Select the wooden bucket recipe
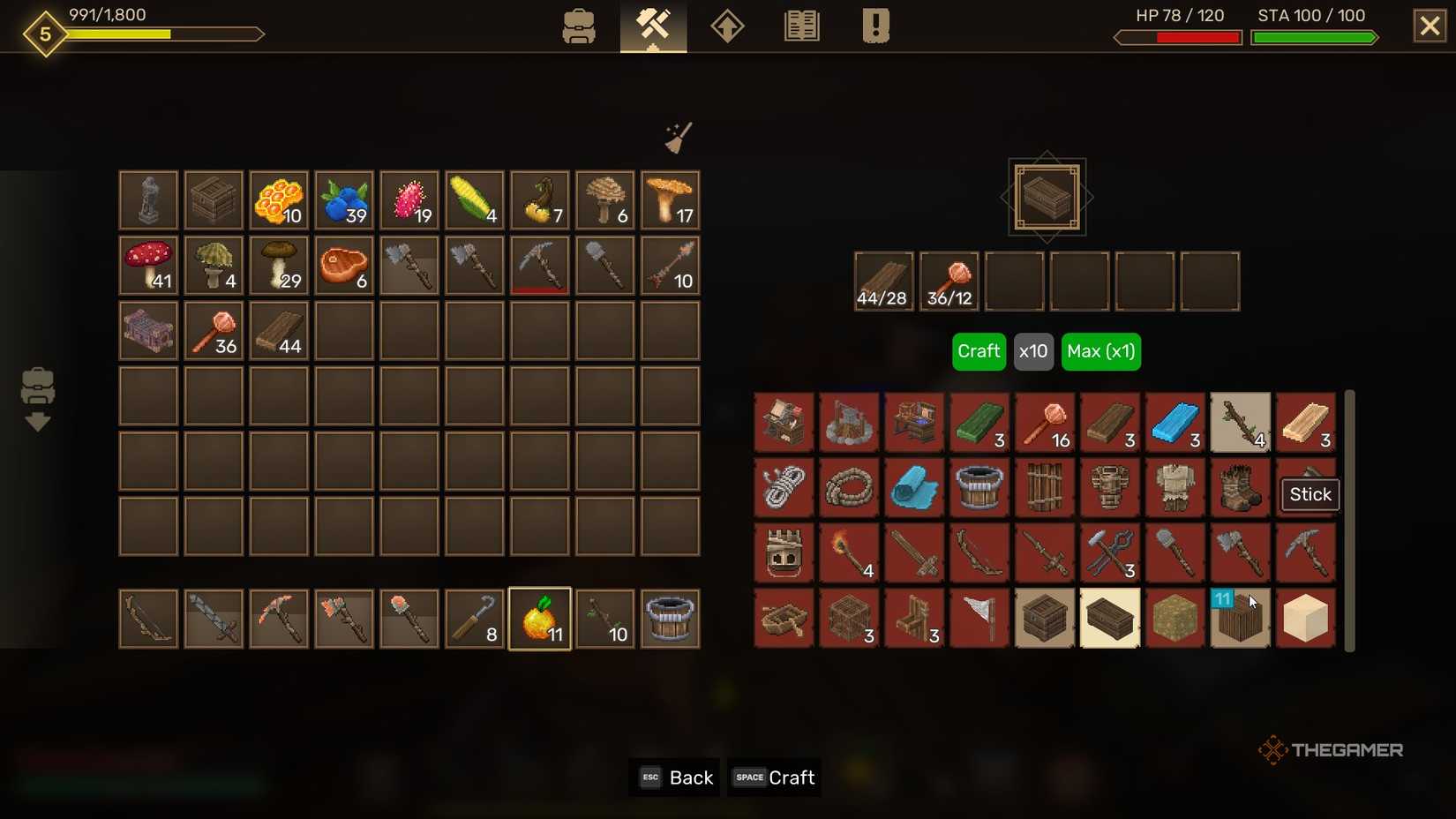Viewport: 1456px width, 819px height. click(979, 488)
